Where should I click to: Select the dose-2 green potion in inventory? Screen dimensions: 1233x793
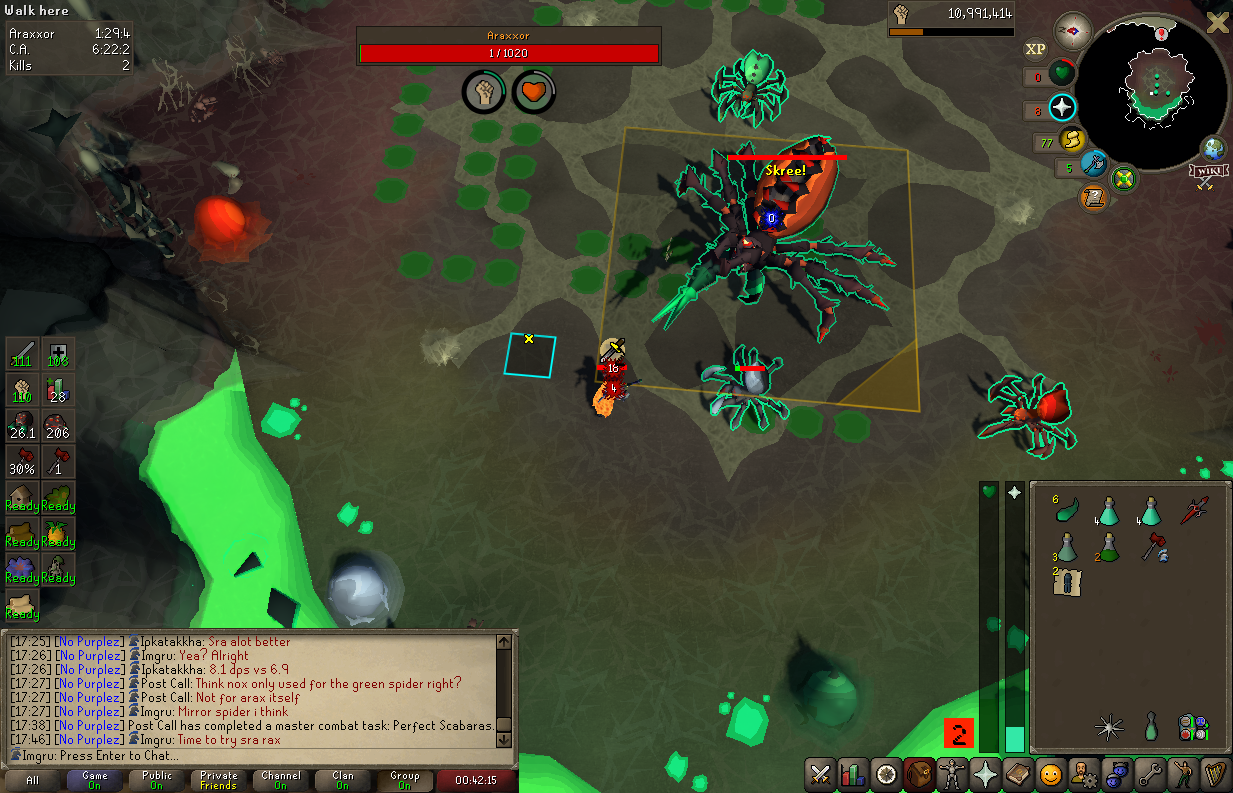(1107, 546)
